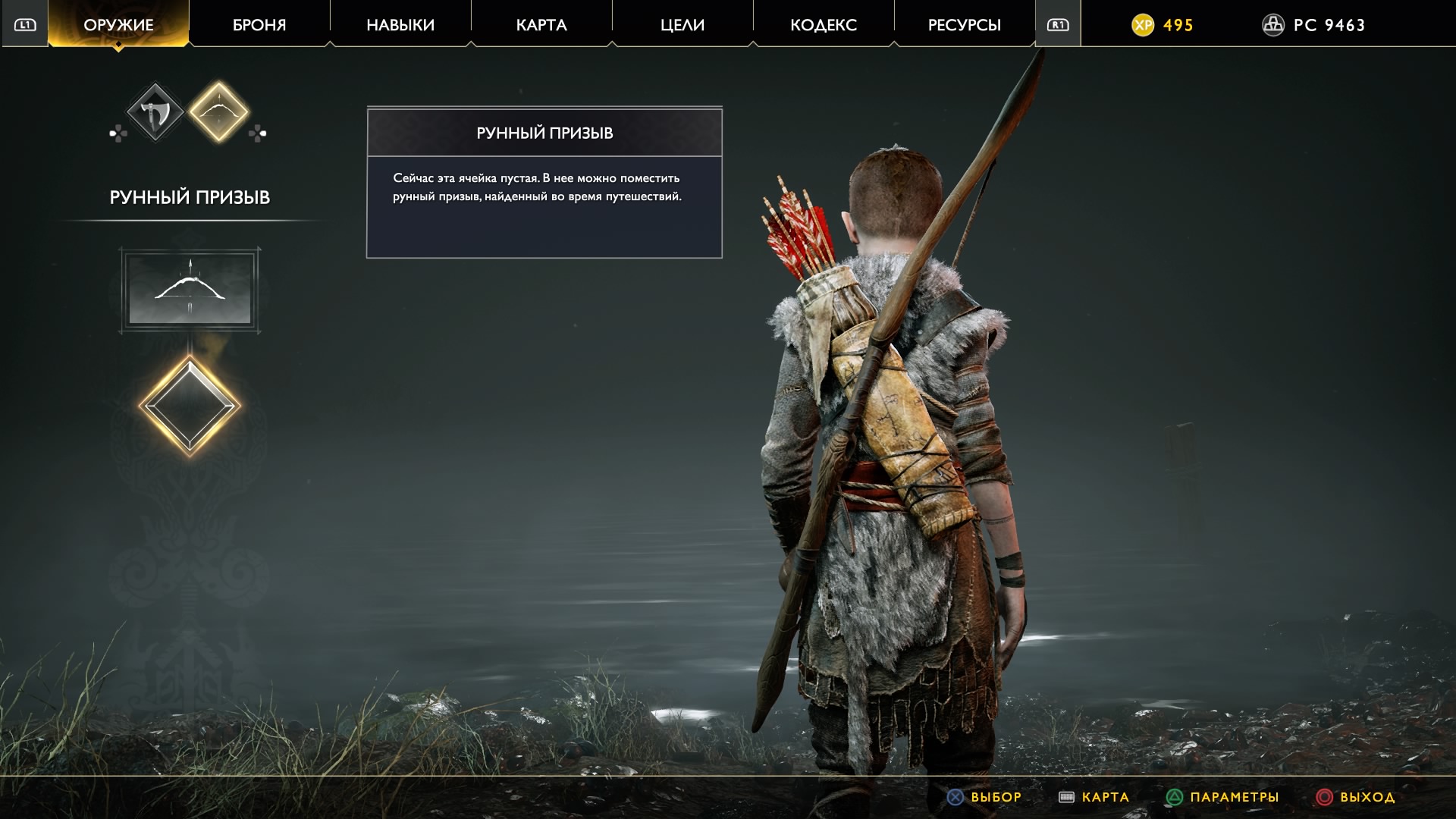Select the Leviathan axe weapon icon

(155, 114)
